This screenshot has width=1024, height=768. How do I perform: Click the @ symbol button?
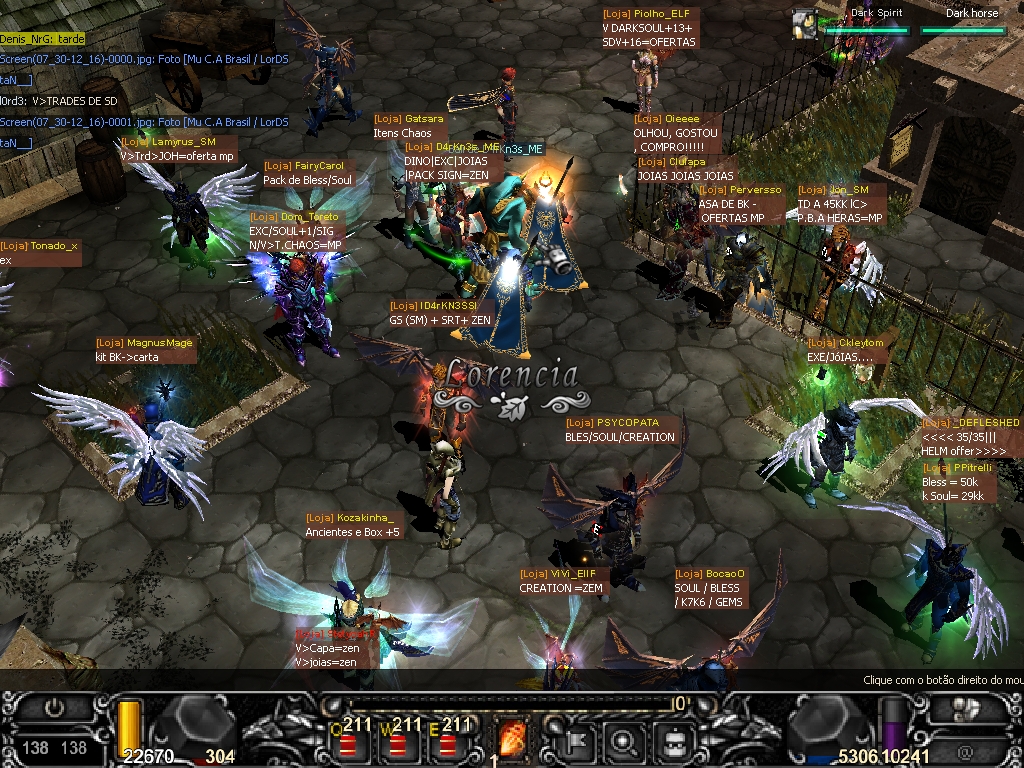pos(964,749)
